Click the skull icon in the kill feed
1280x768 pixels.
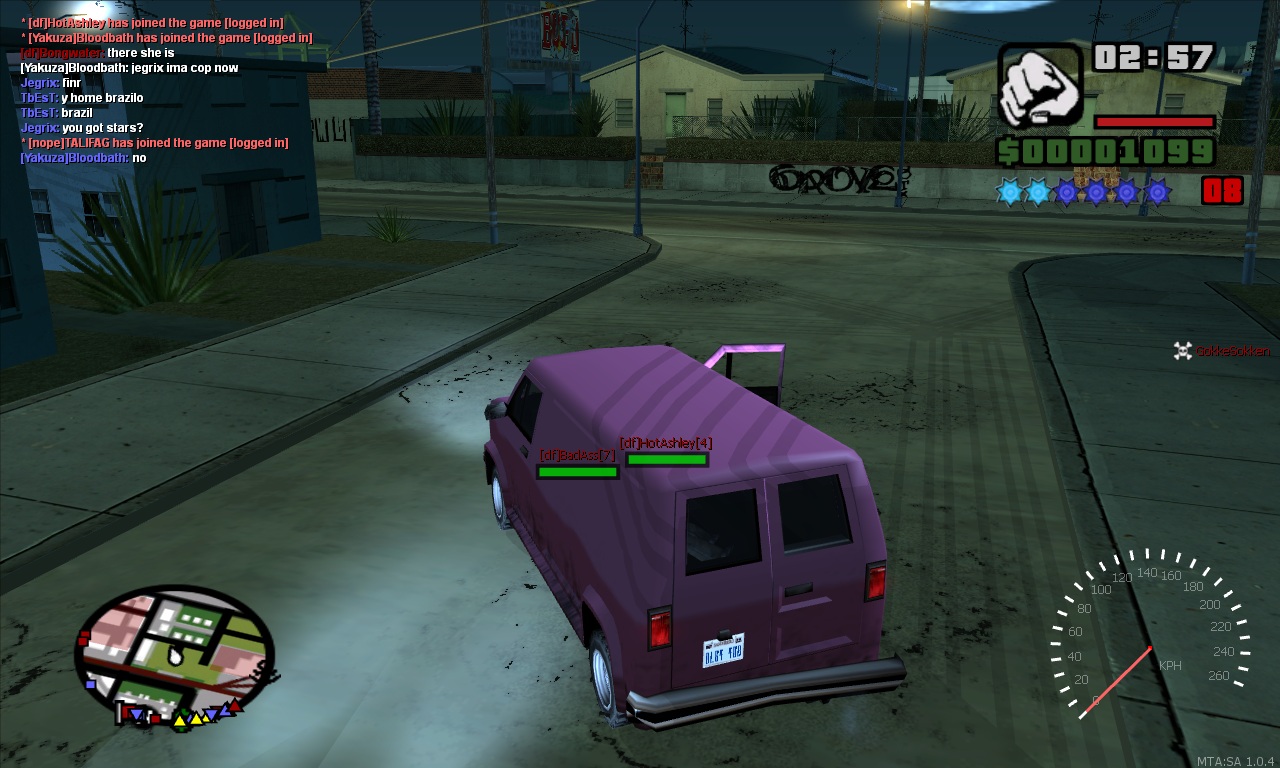pos(1182,350)
